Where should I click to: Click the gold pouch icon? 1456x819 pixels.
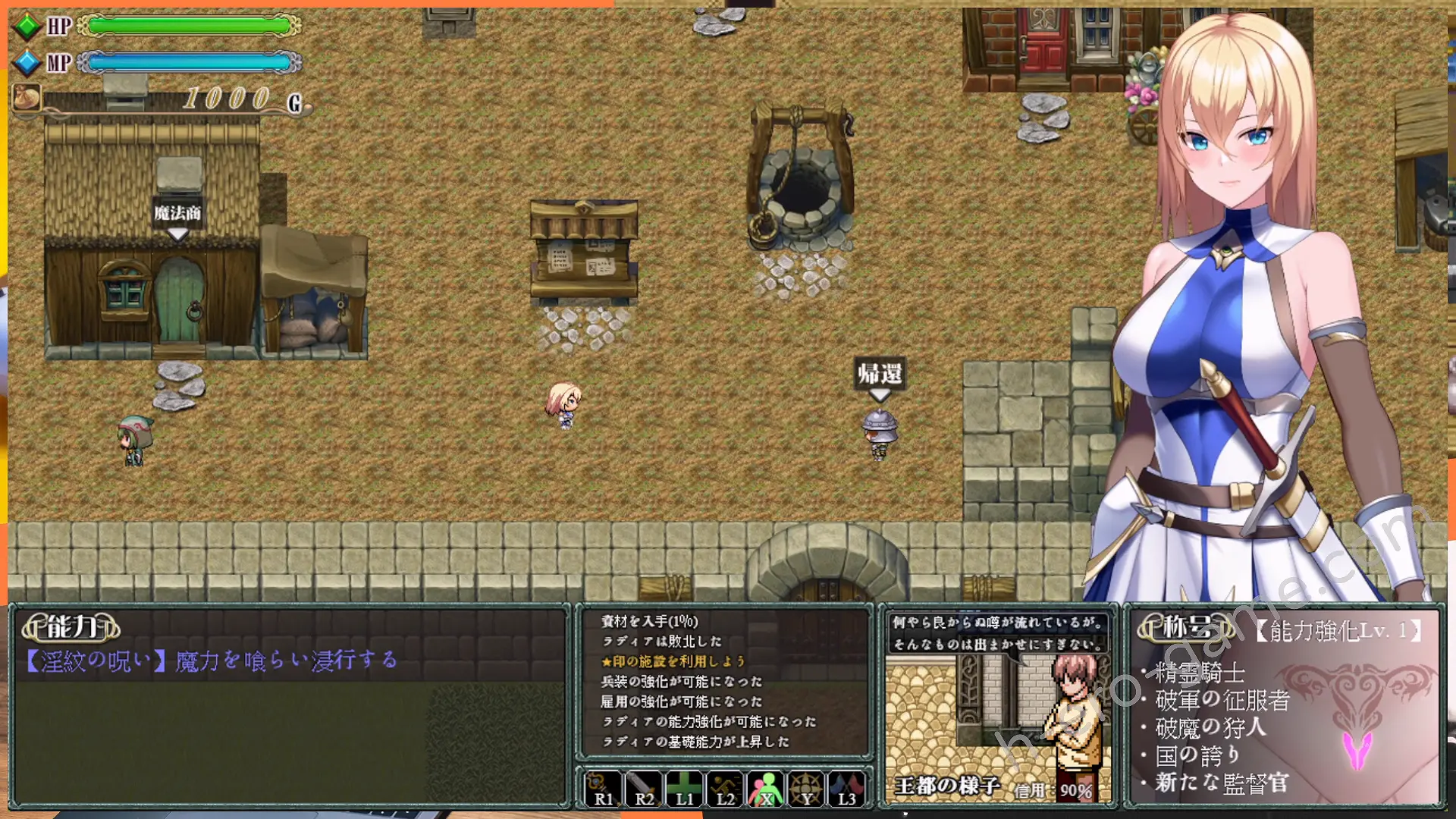pyautogui.click(x=27, y=98)
